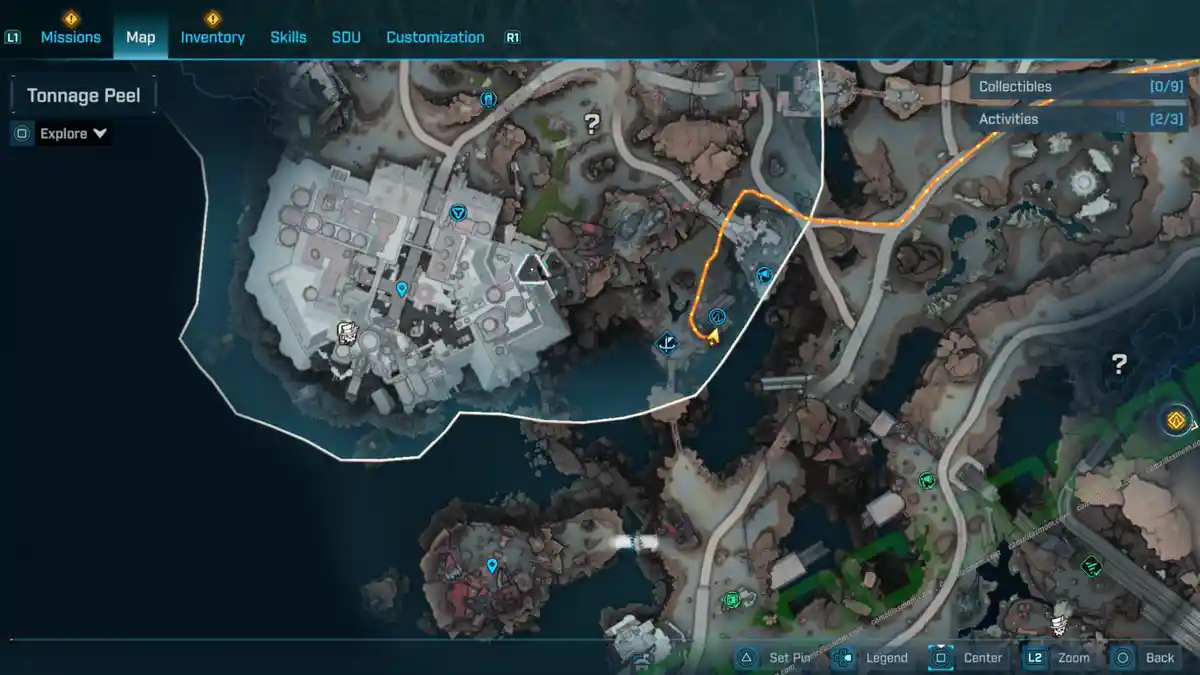Choose the blue downward-triangle marker
The image size is (1200, 675).
pos(458,212)
